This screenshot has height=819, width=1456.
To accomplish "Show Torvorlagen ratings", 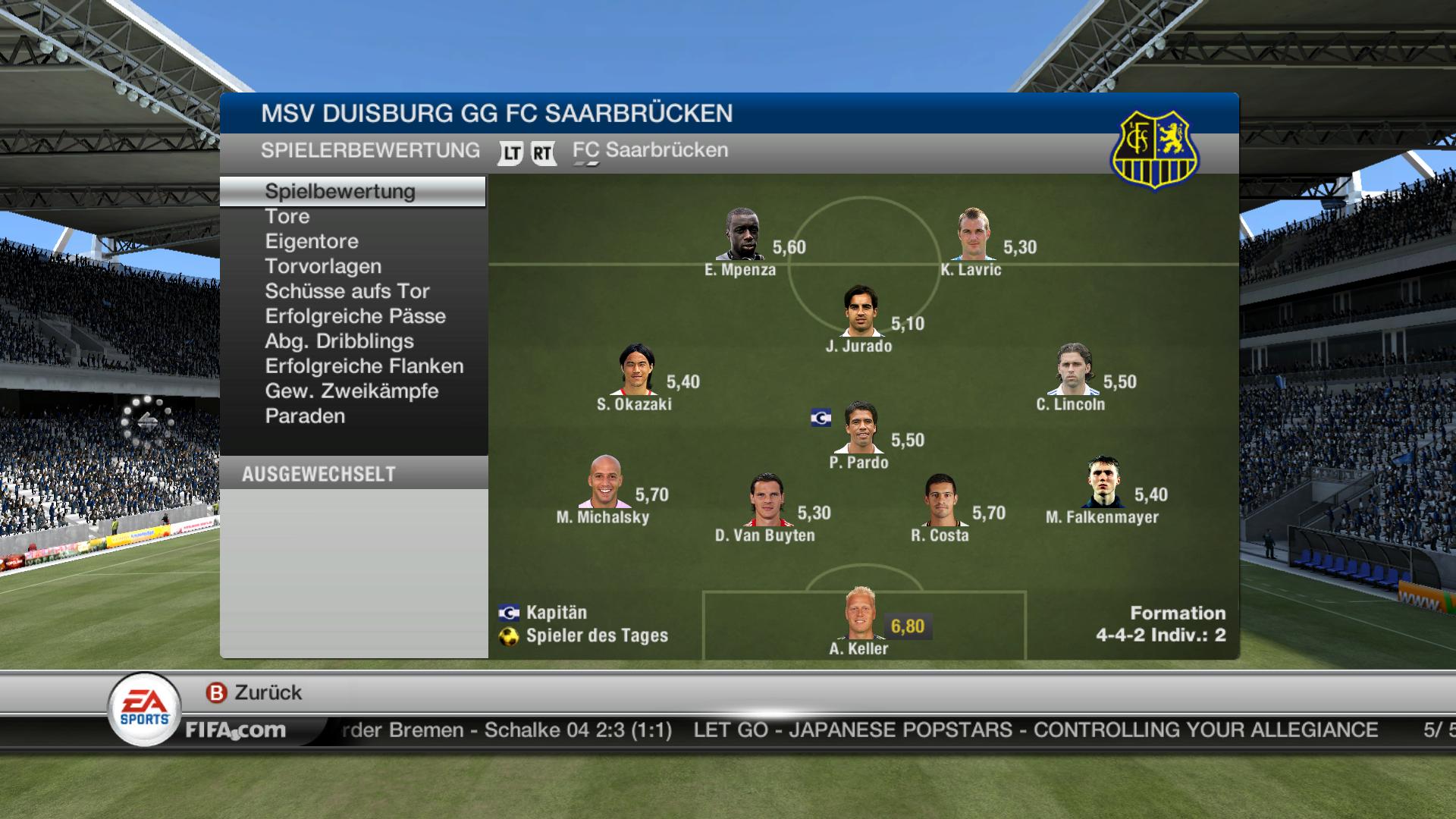I will click(x=323, y=267).
